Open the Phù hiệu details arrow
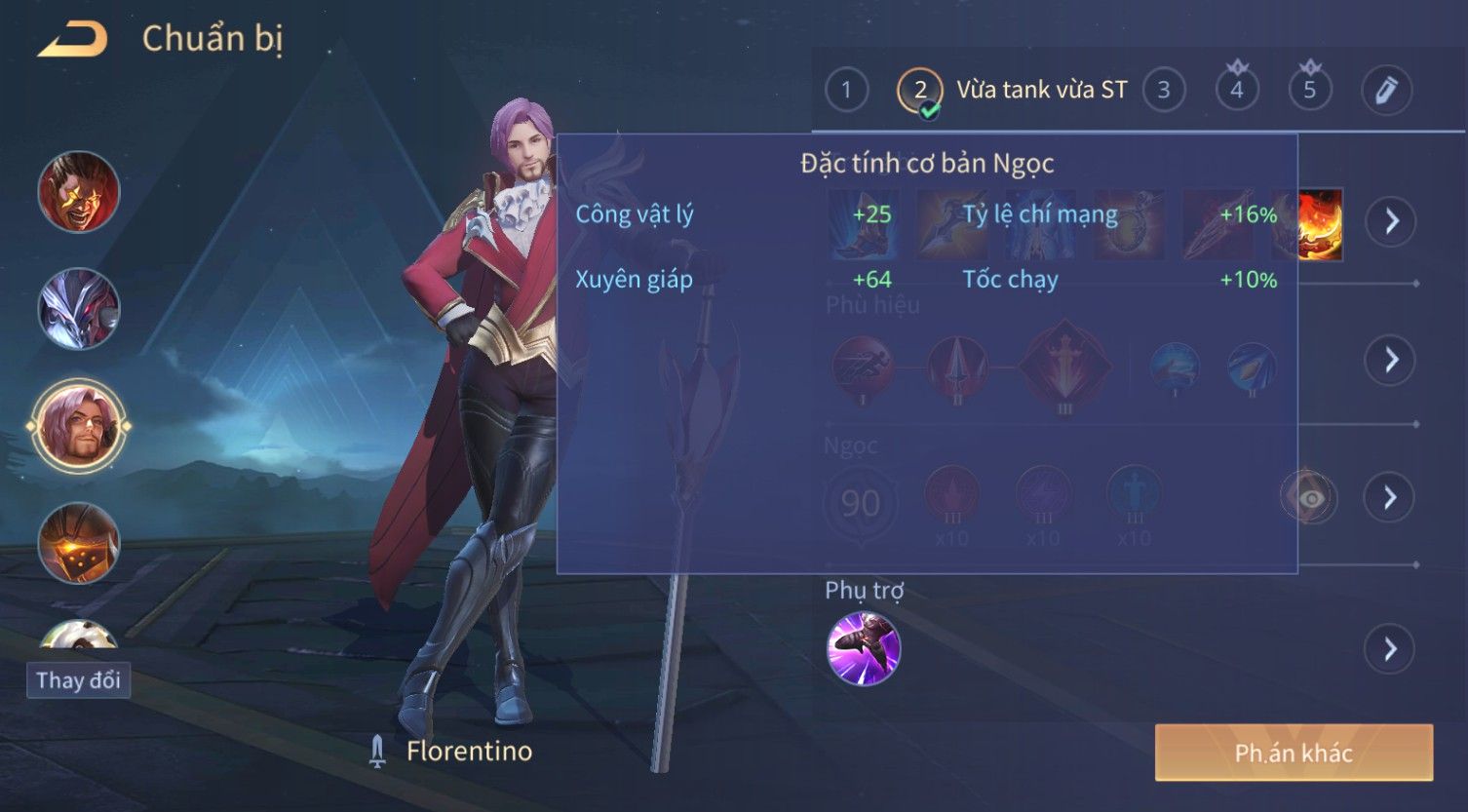This screenshot has width=1468, height=812. [x=1390, y=360]
